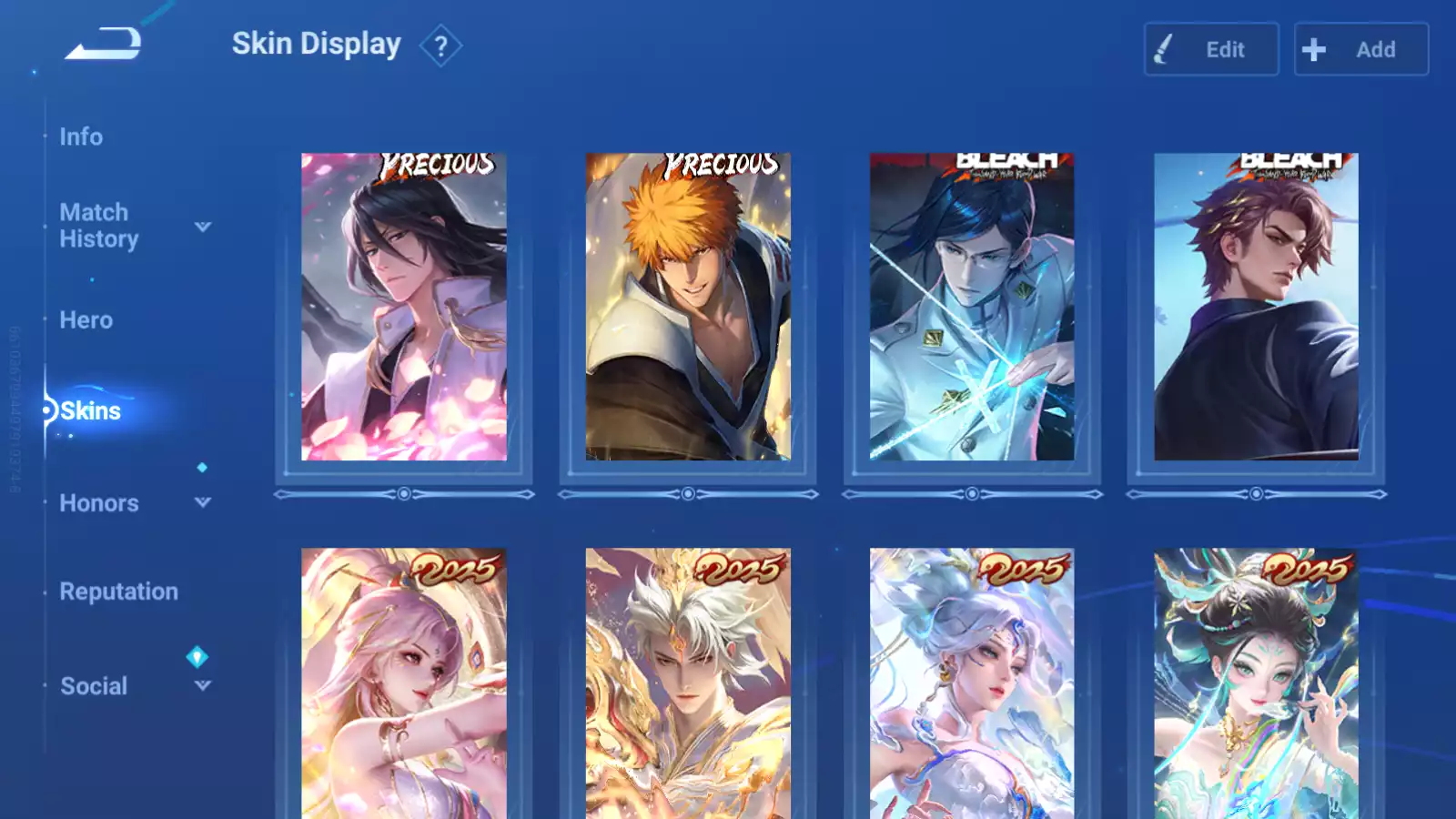This screenshot has width=1456, height=819.
Task: Open the Social tab
Action: (93, 686)
